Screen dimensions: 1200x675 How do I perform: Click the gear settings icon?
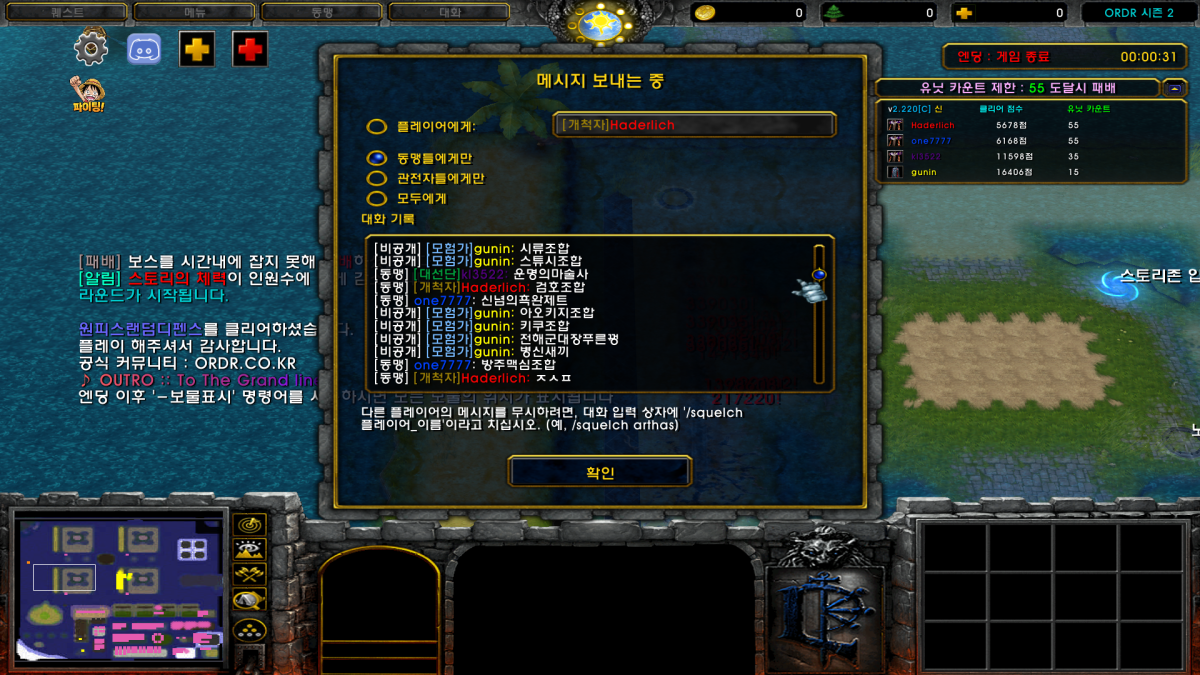[91, 48]
